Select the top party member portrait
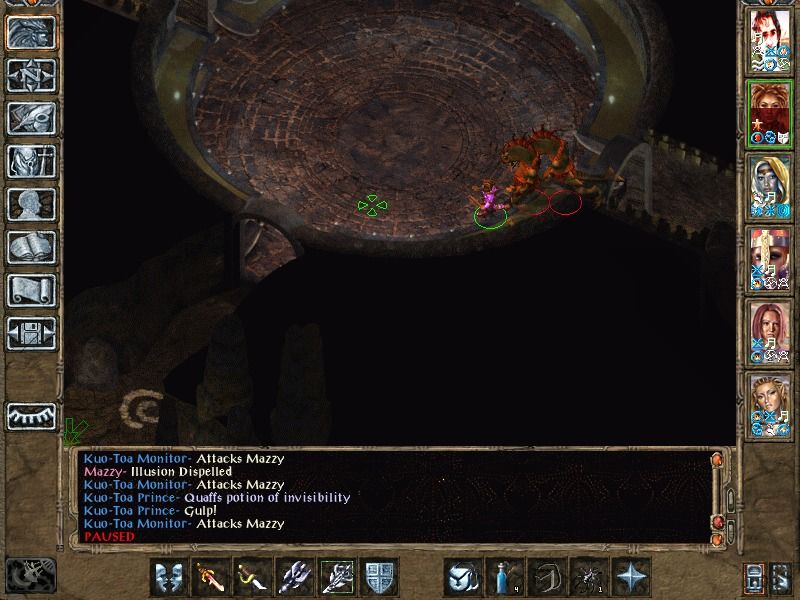Viewport: 800px width, 600px height. [770, 40]
